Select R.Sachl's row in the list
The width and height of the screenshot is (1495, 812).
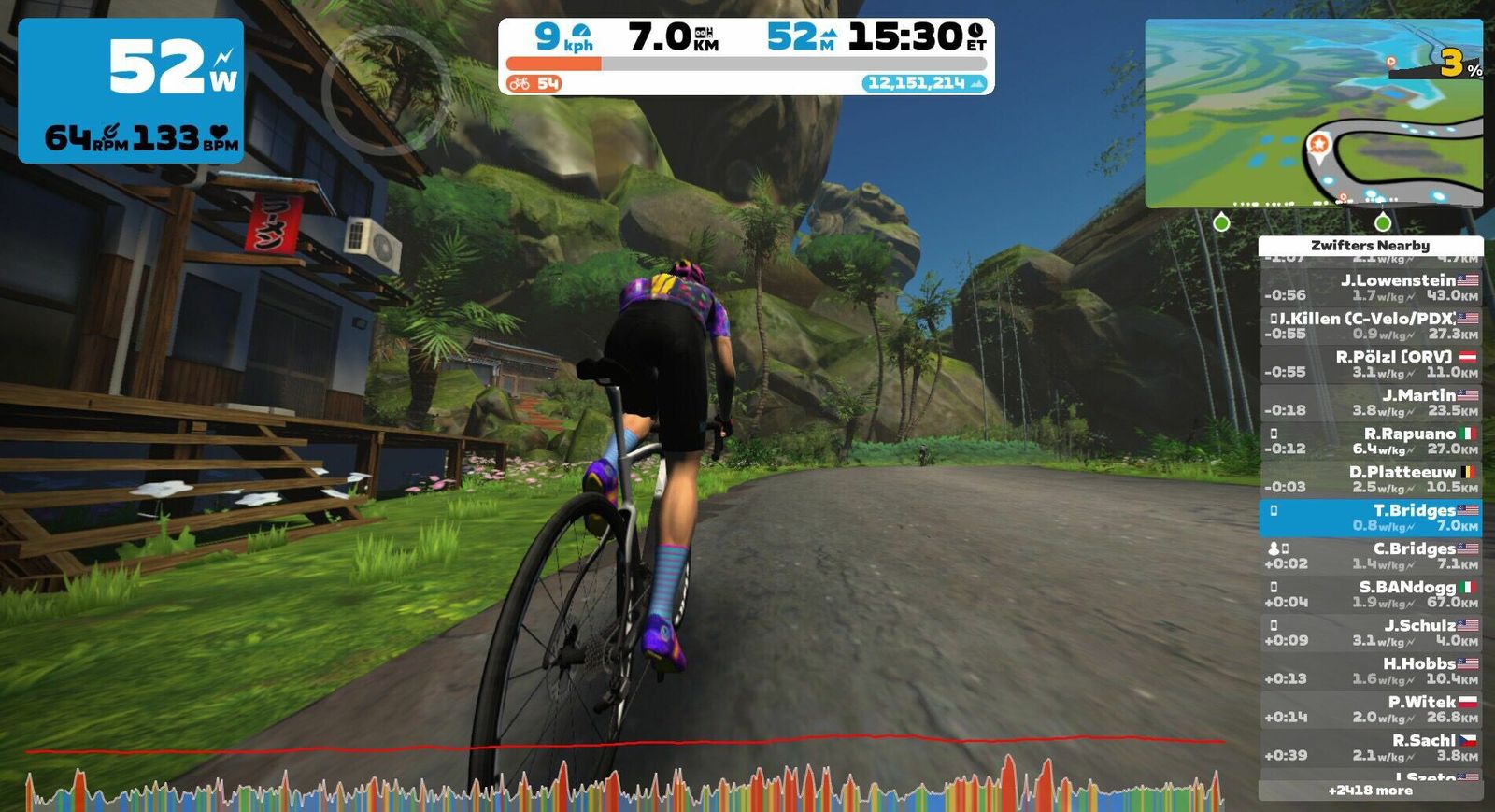(1371, 748)
